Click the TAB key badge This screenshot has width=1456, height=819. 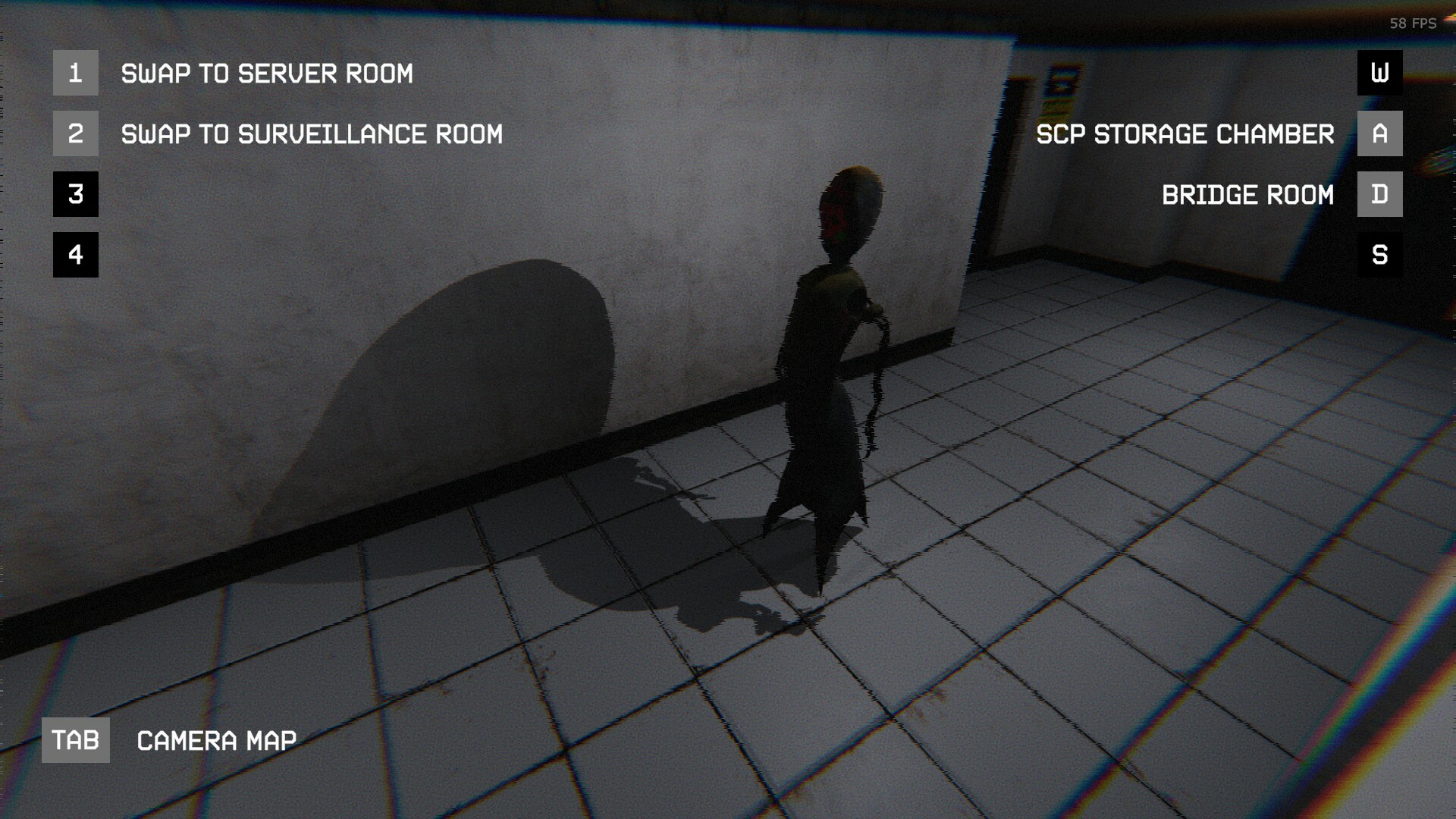click(75, 740)
